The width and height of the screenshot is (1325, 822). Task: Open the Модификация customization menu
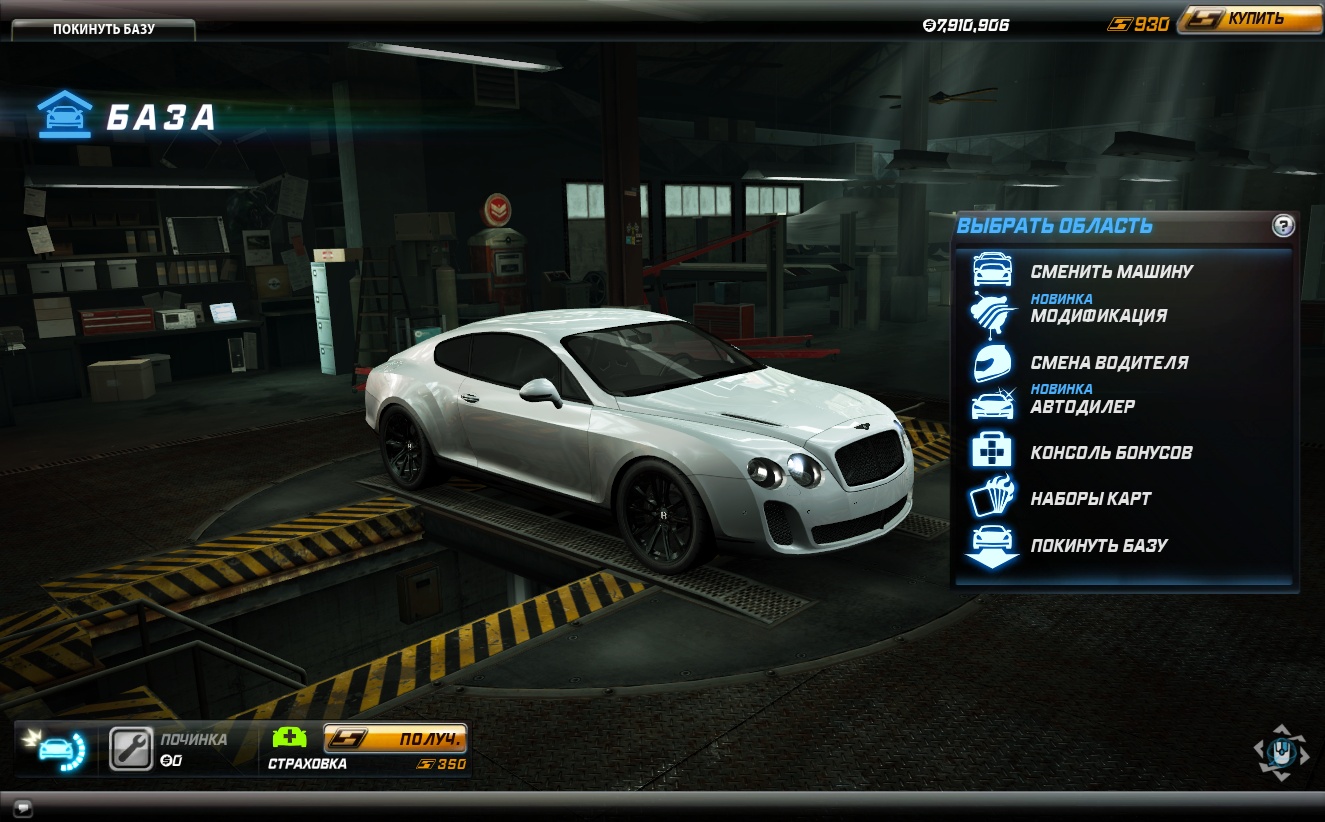pyautogui.click(x=1098, y=315)
